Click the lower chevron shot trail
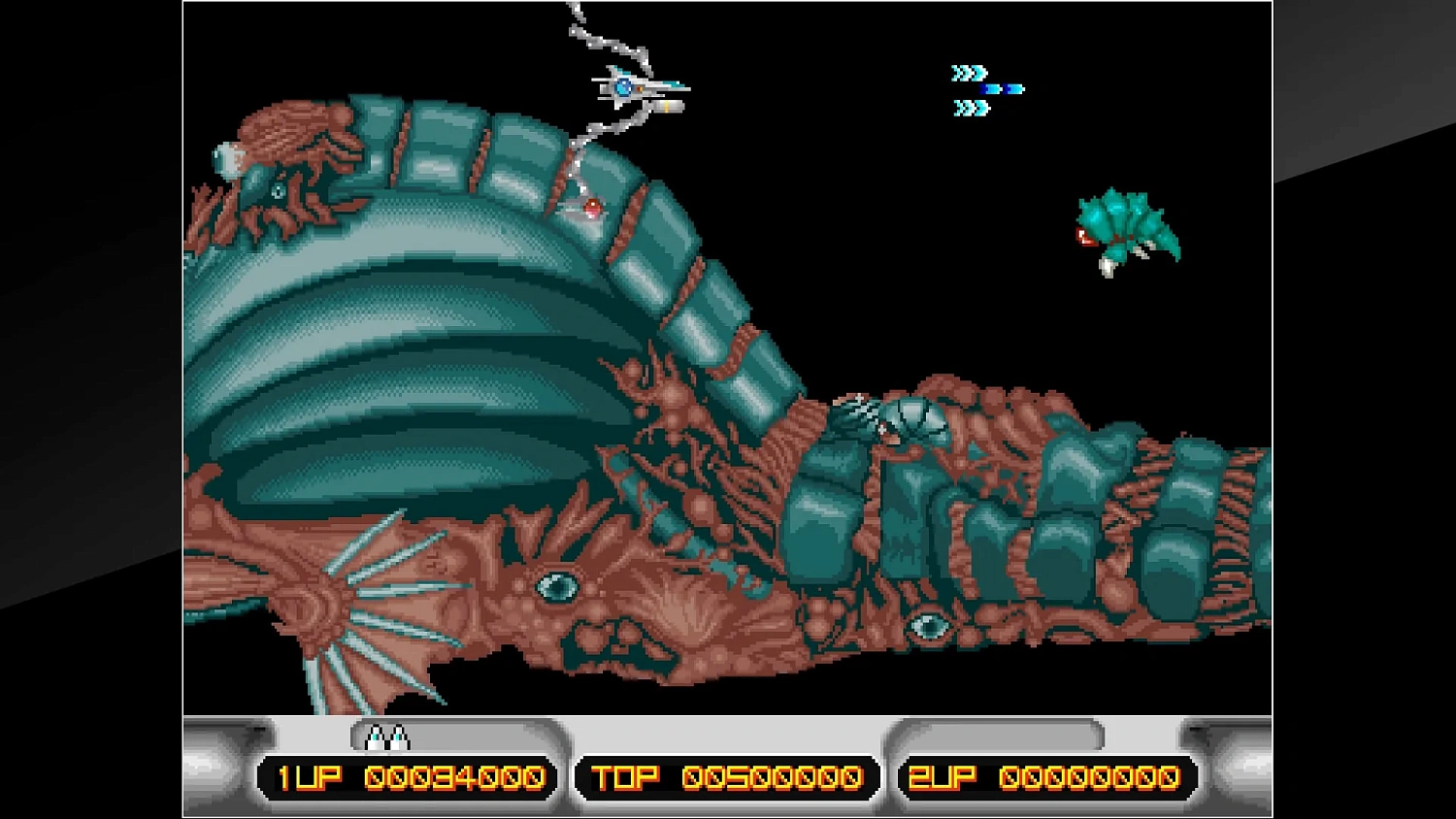1456x819 pixels. pyautogui.click(x=971, y=107)
